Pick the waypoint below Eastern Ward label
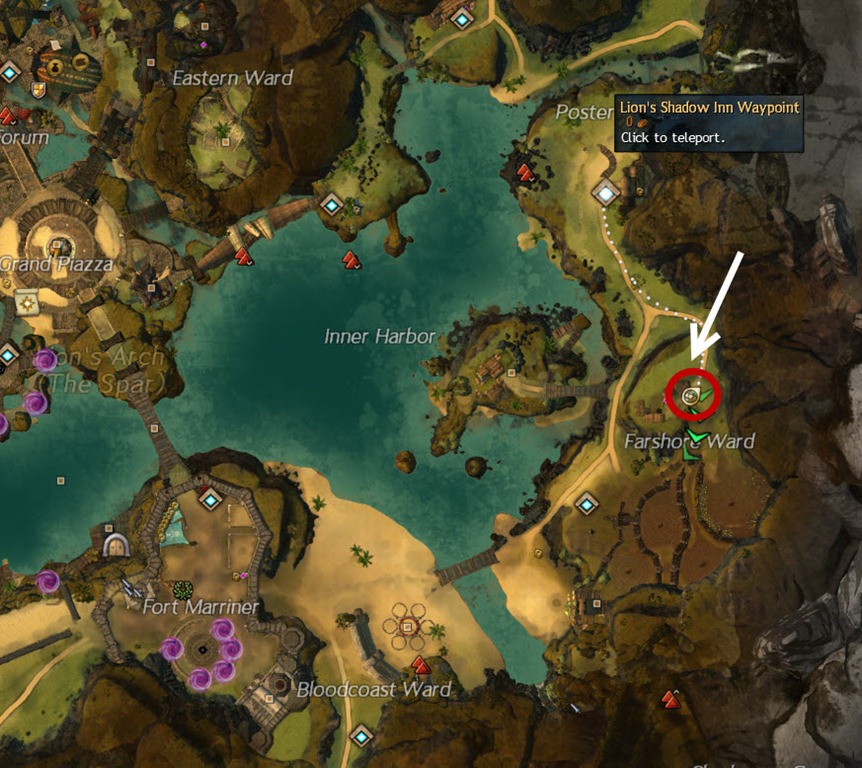This screenshot has height=768, width=862. (332, 204)
